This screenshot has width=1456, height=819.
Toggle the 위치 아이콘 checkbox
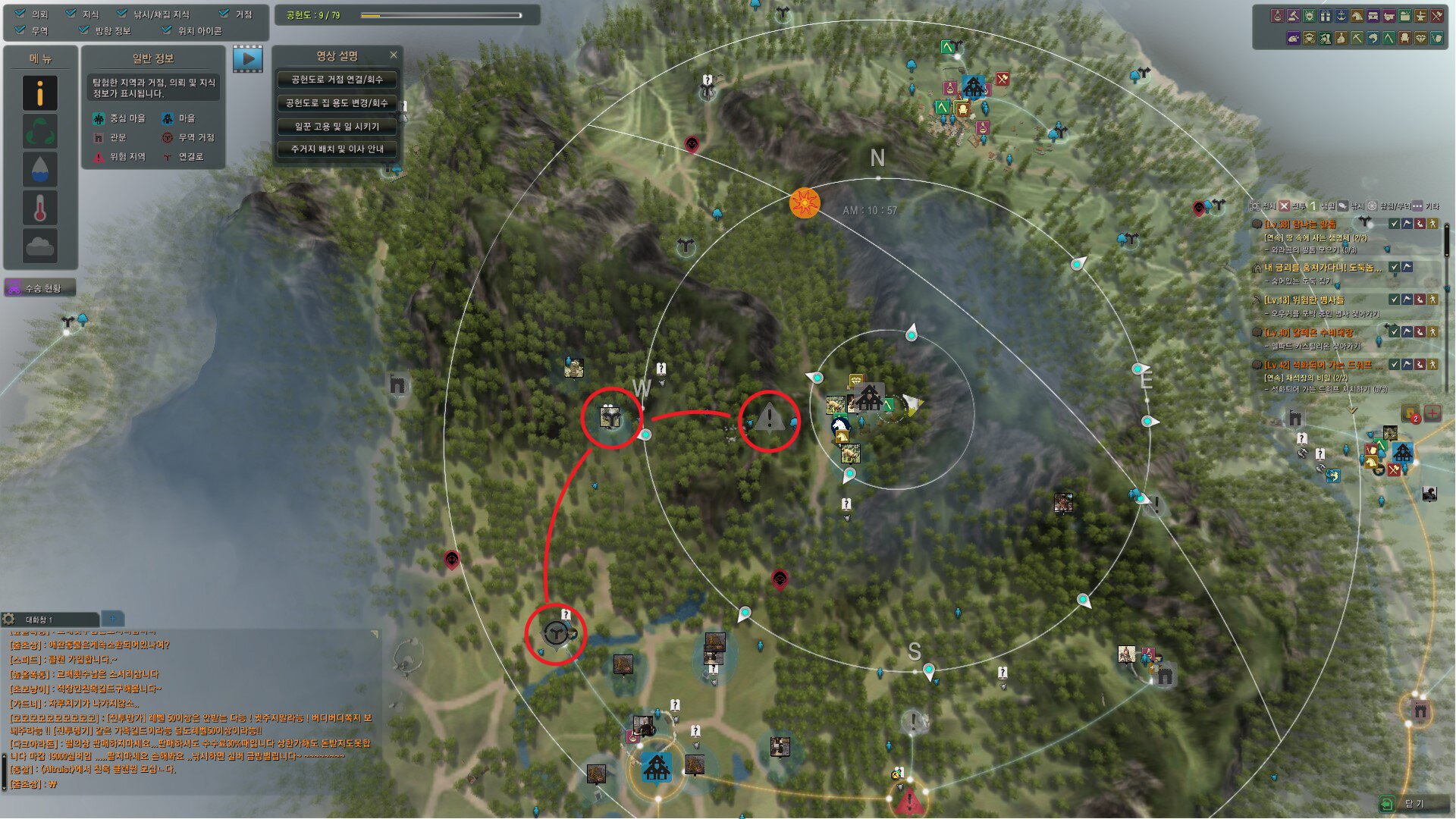167,30
